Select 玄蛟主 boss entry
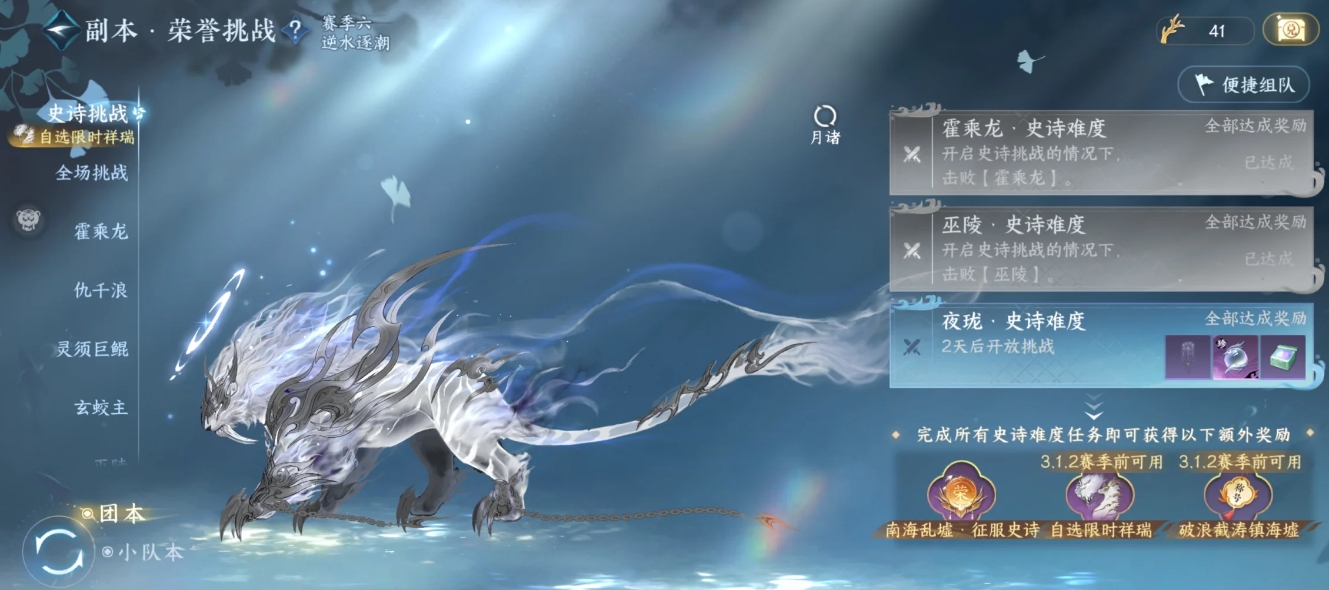This screenshot has height=590, width=1329. [x=101, y=408]
